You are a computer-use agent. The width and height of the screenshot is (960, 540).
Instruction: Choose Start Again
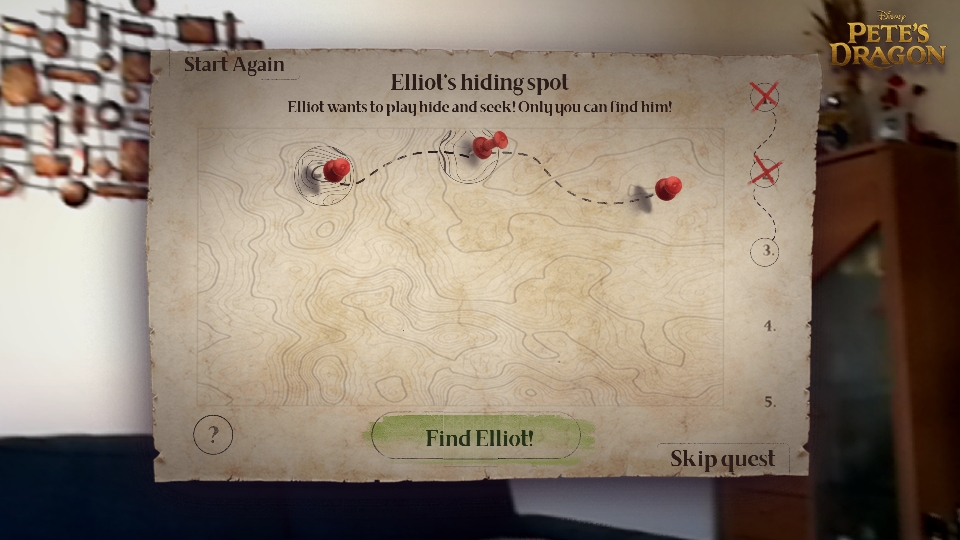coord(234,65)
